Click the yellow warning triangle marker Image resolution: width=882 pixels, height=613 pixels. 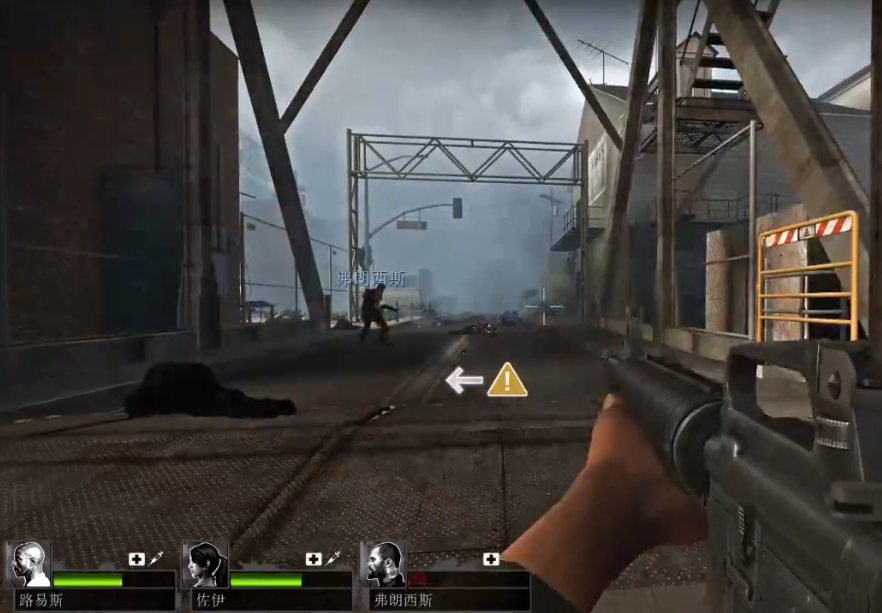[x=507, y=380]
